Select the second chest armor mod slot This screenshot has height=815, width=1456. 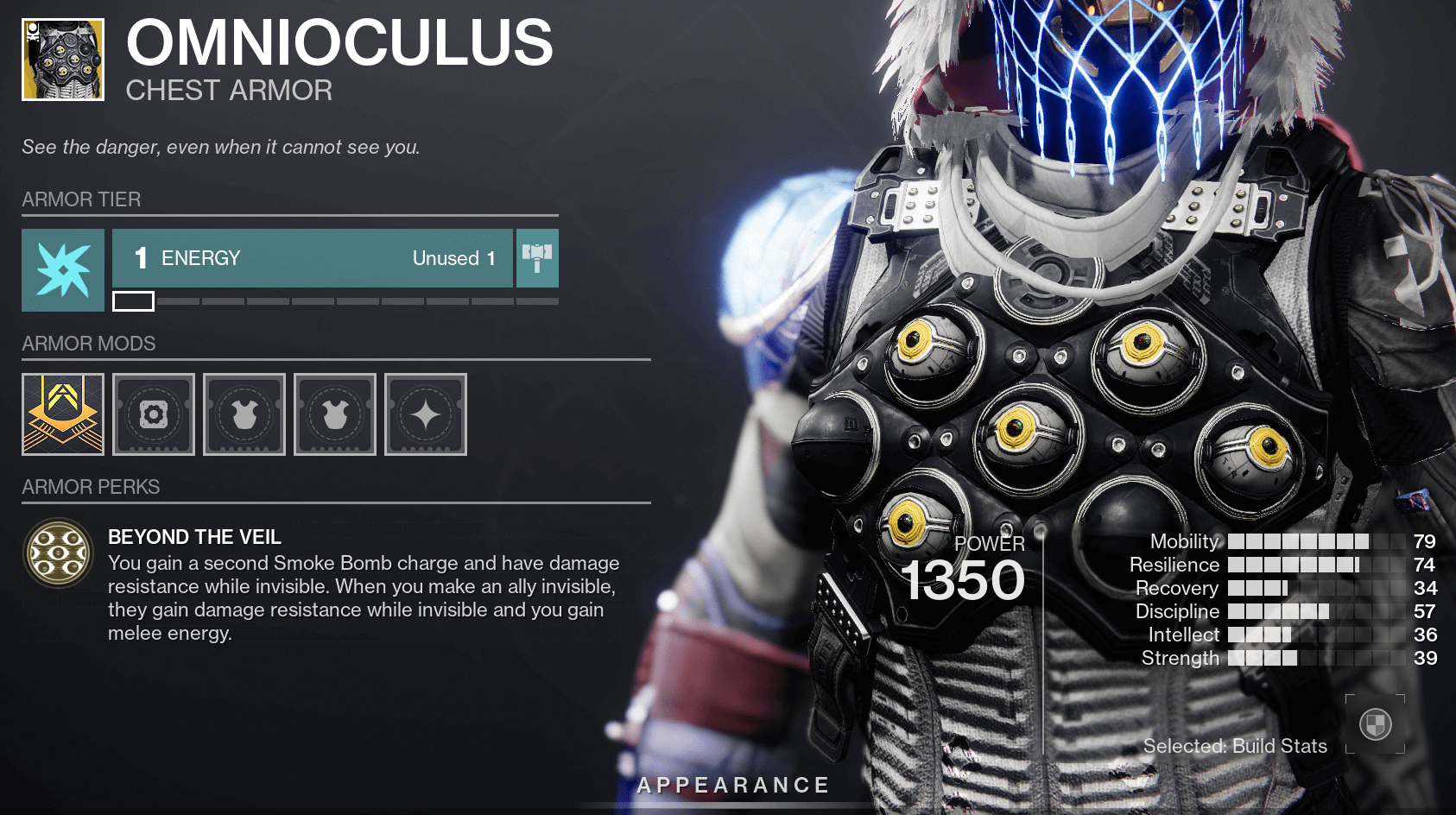pyautogui.click(x=335, y=414)
